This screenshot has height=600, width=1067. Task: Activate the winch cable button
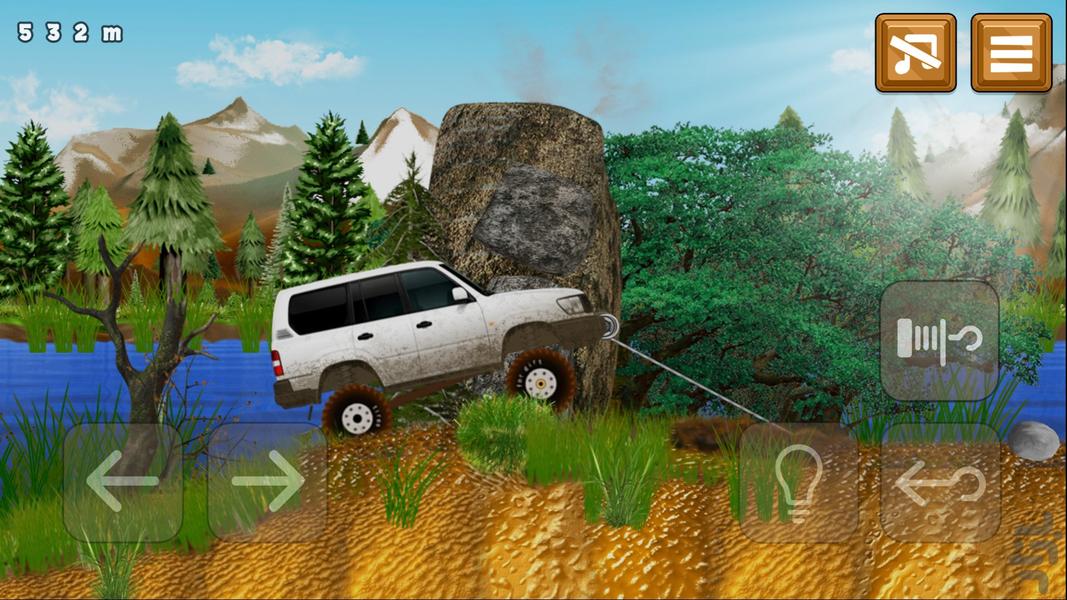point(940,340)
